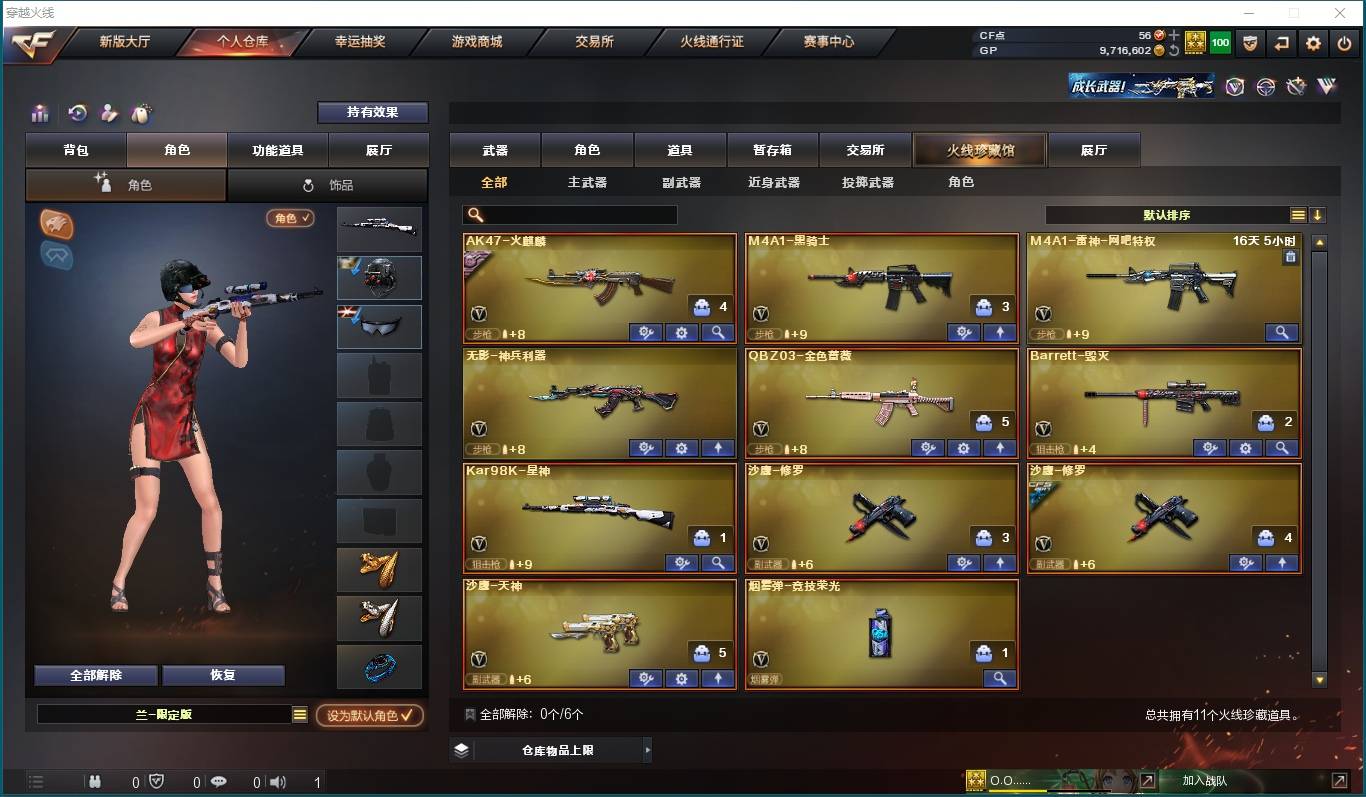1366x797 pixels.
Task: Open the shield badge icon near settings
Action: (1251, 44)
